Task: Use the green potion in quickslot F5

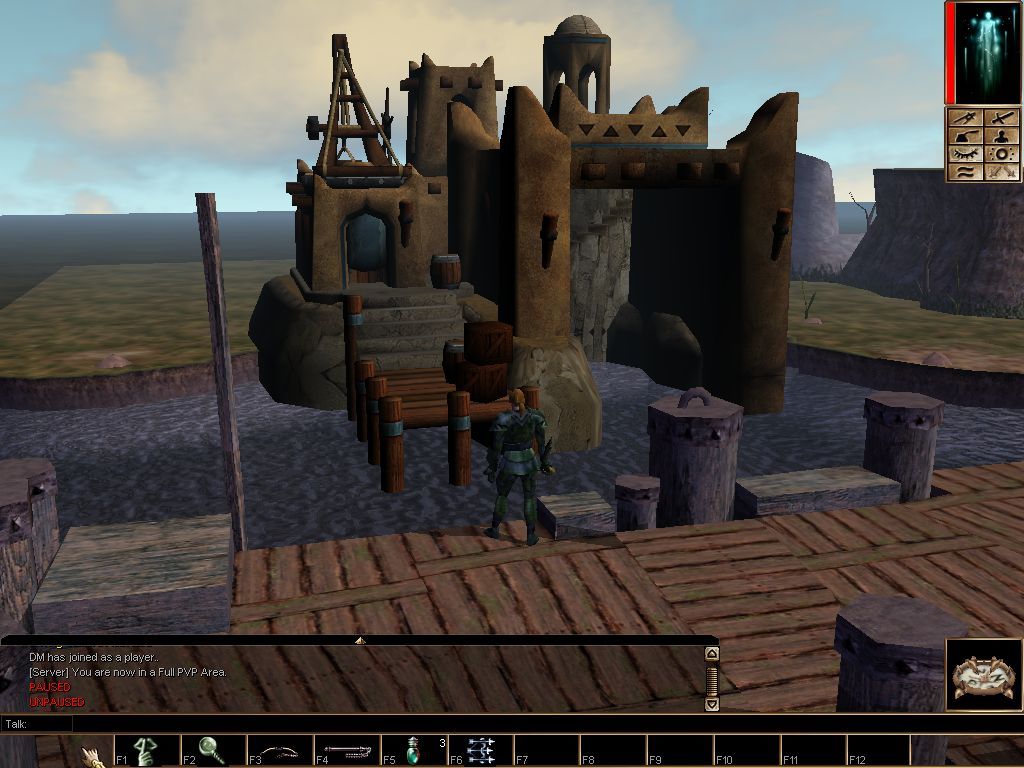Action: tap(415, 751)
